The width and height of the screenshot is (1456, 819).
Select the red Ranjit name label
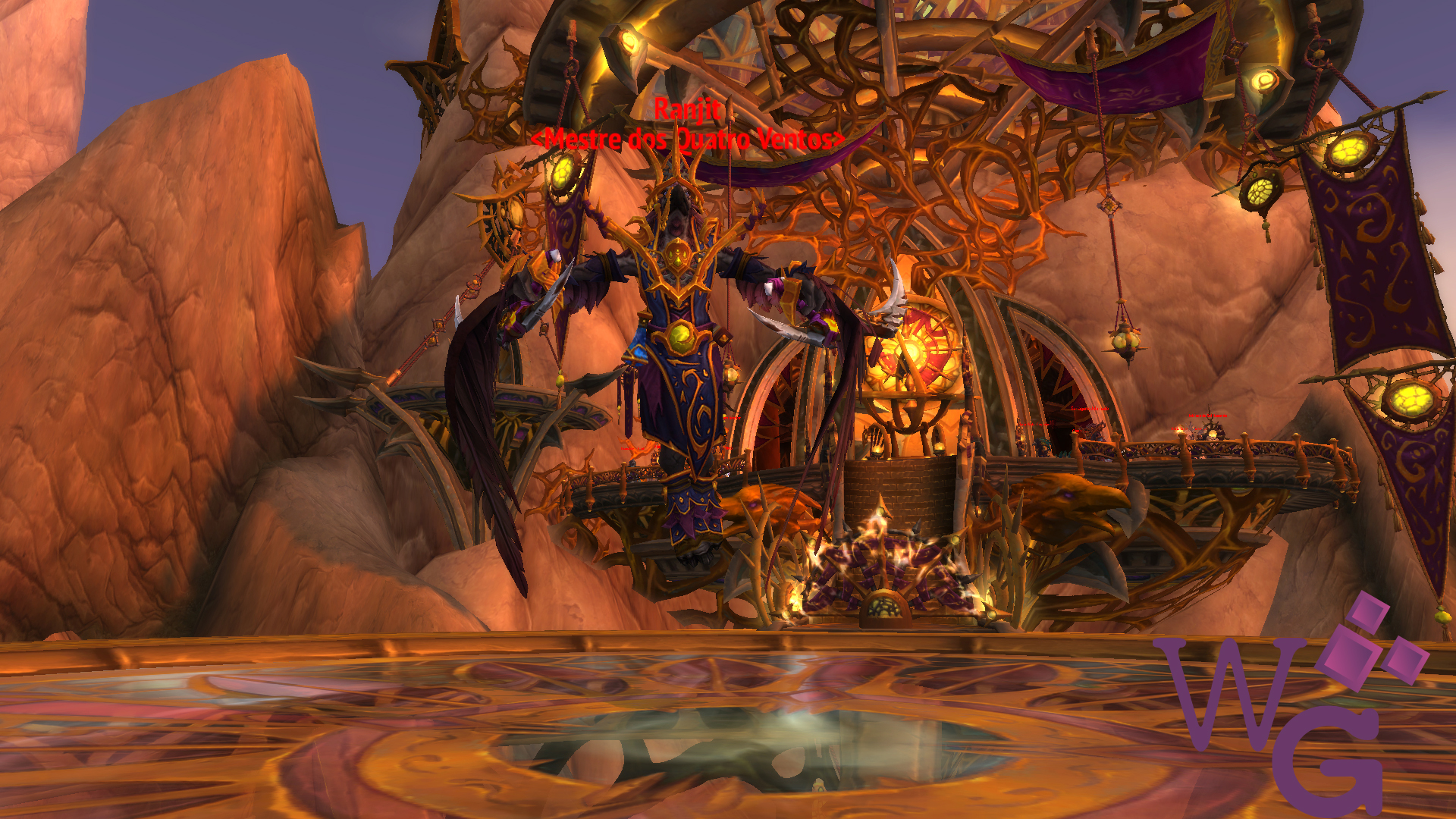(686, 110)
